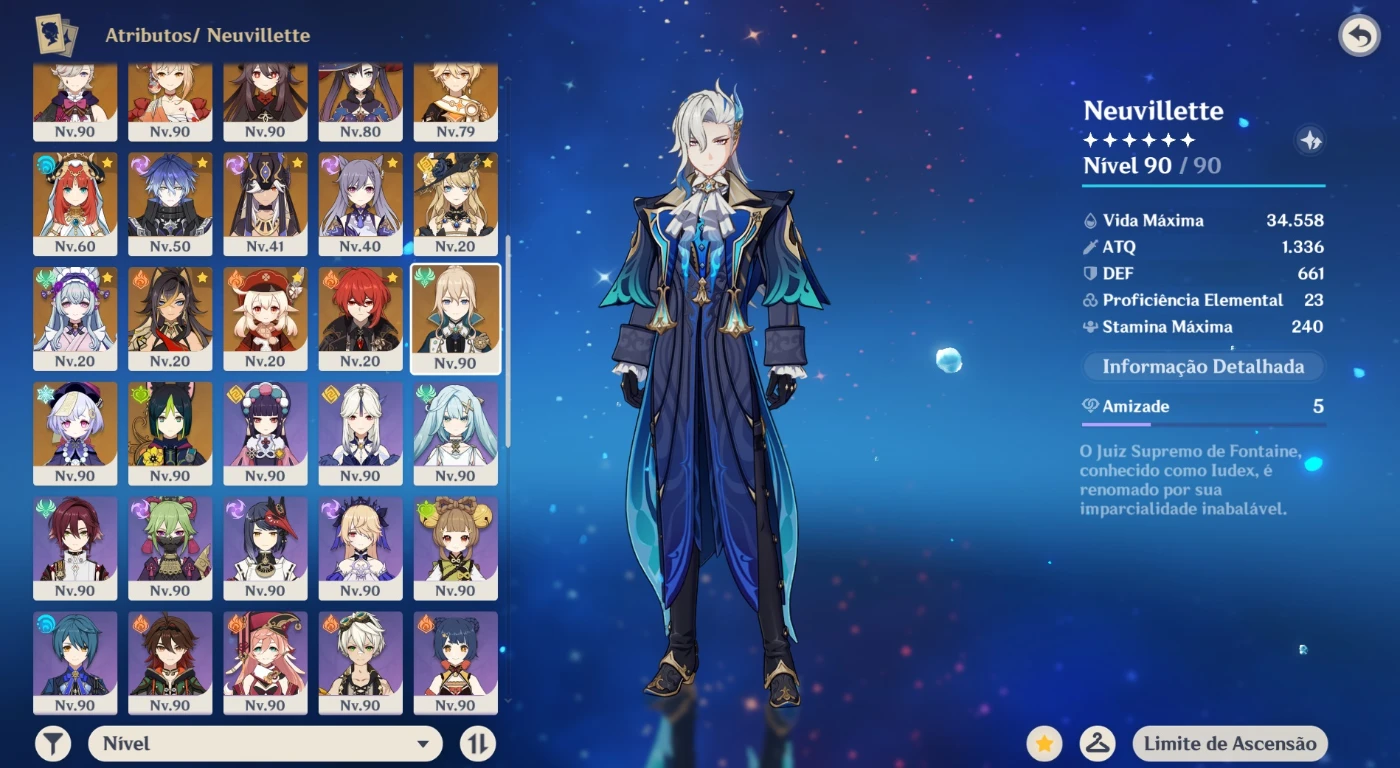Open the Nível sorting dropdown
Image resolution: width=1400 pixels, height=768 pixels.
point(265,743)
